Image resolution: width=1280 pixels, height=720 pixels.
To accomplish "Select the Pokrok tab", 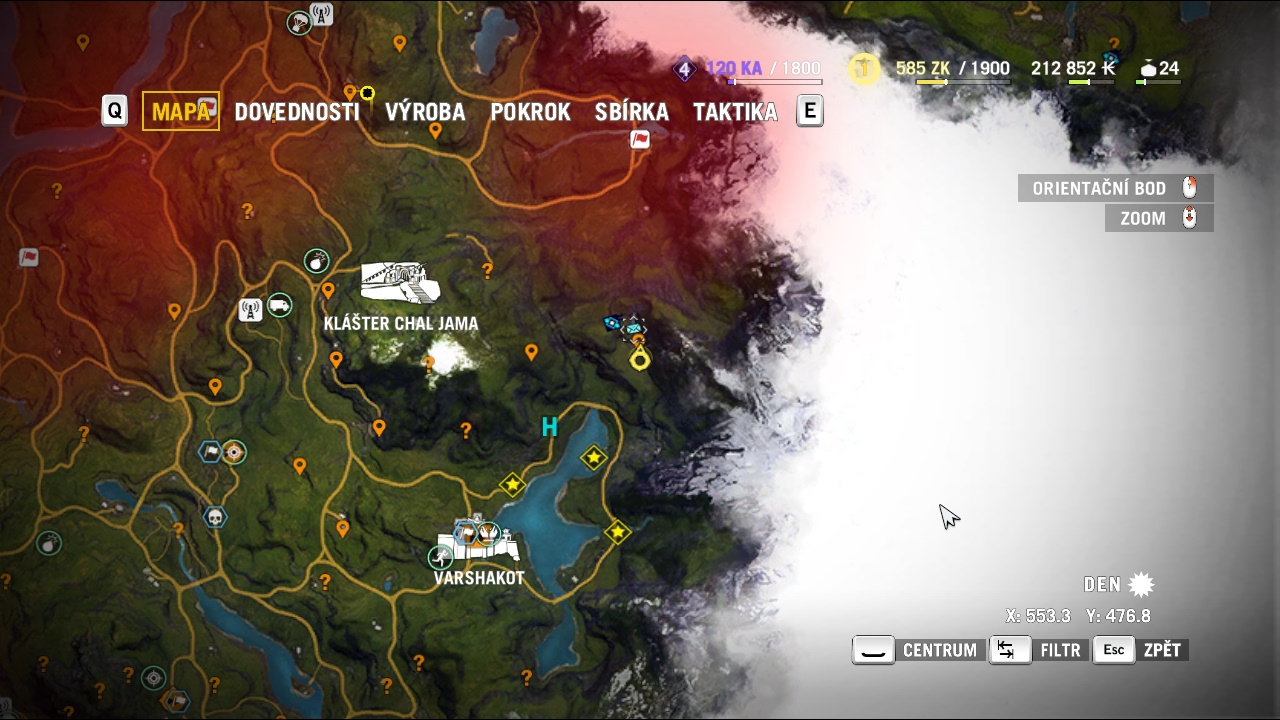I will tap(530, 112).
